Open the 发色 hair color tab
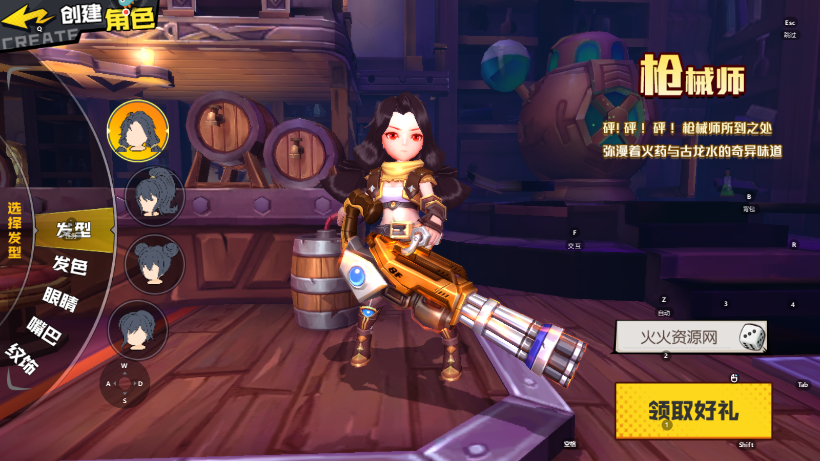 click(x=70, y=265)
